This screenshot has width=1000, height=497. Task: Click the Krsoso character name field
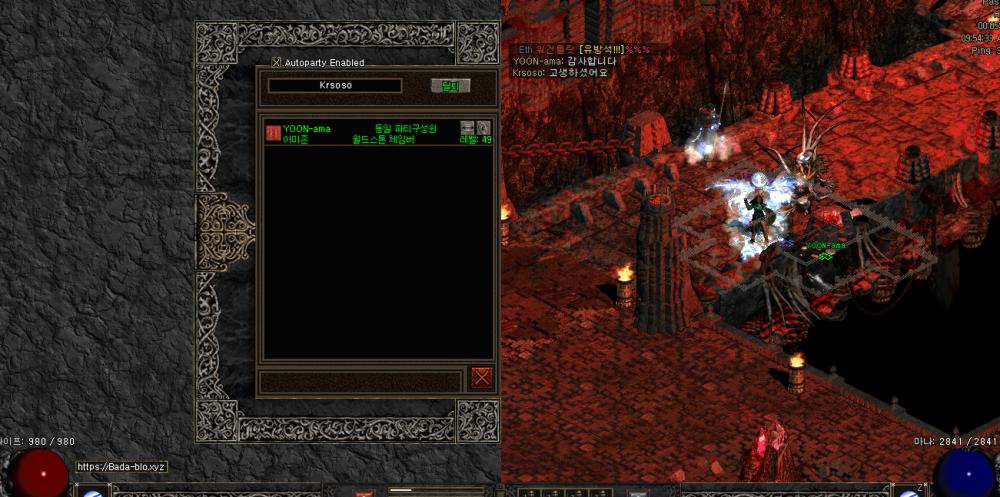coord(335,86)
